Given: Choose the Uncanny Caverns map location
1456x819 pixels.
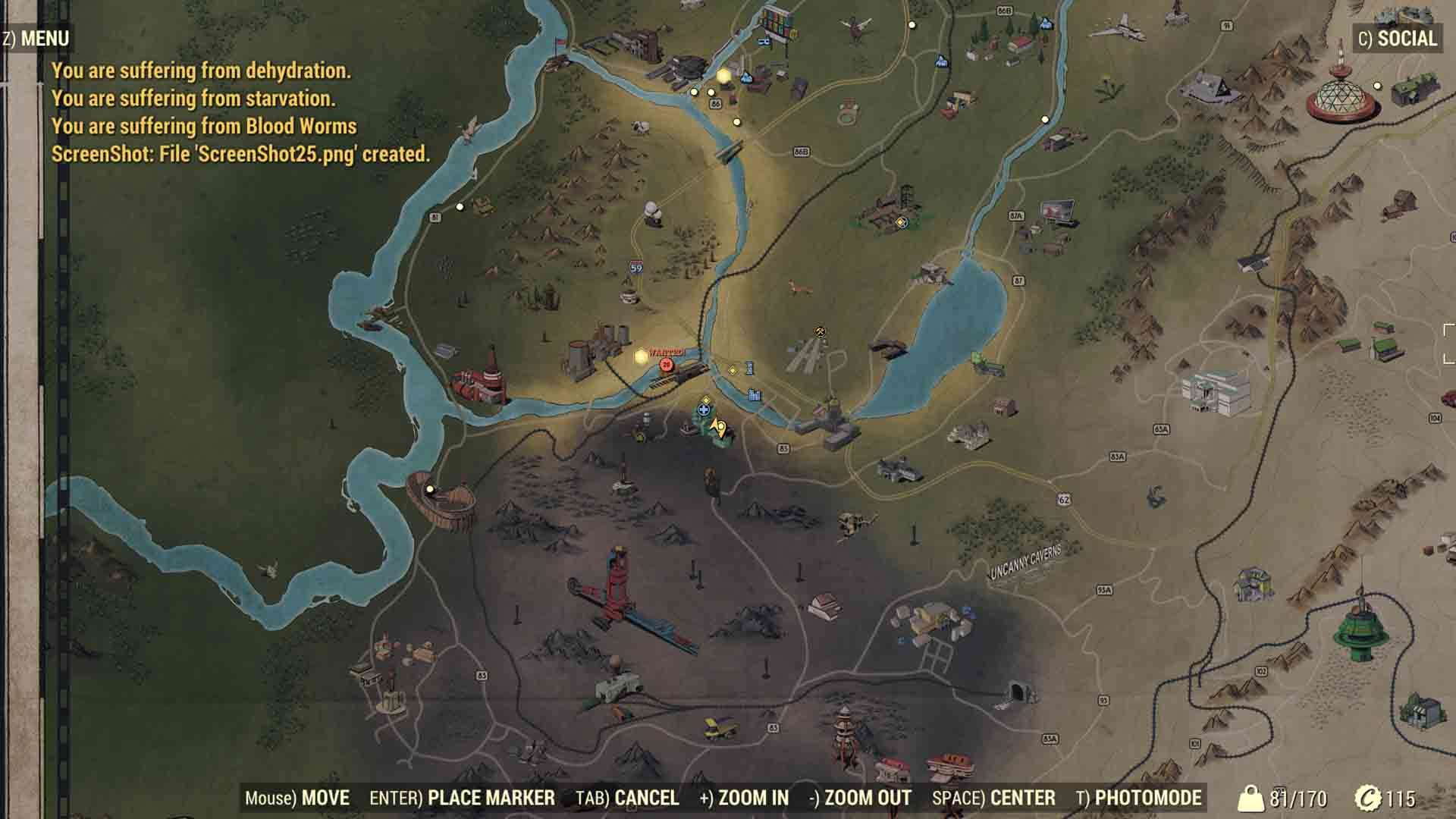Looking at the screenshot, I should [x=1025, y=561].
